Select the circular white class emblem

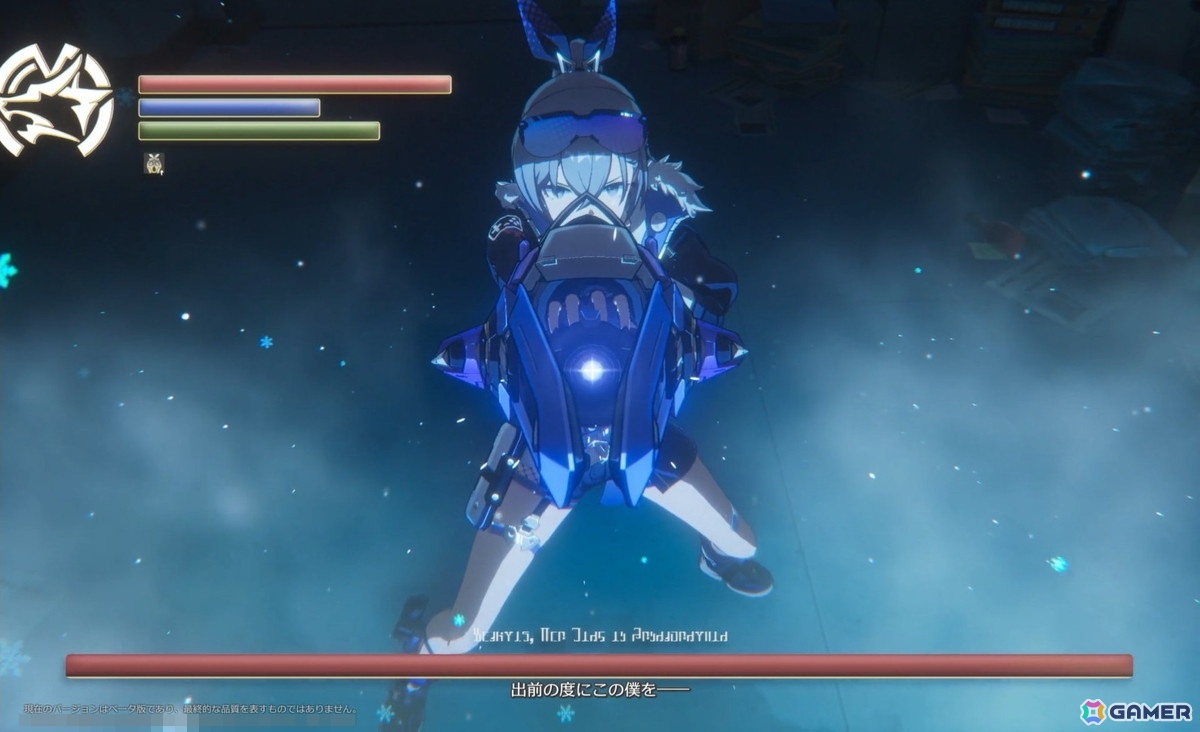click(x=55, y=102)
